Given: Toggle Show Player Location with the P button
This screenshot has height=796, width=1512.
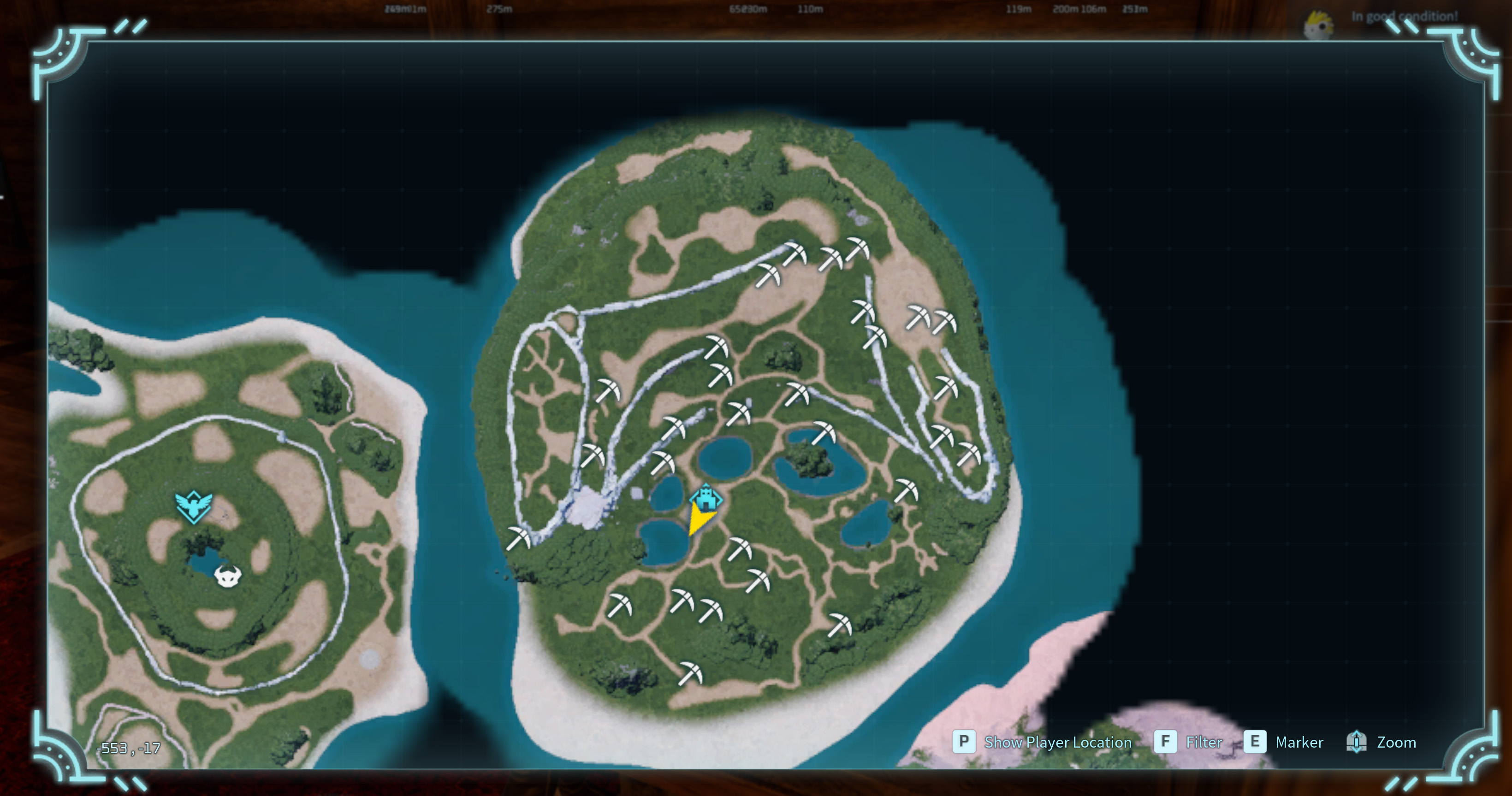Looking at the screenshot, I should click(965, 742).
